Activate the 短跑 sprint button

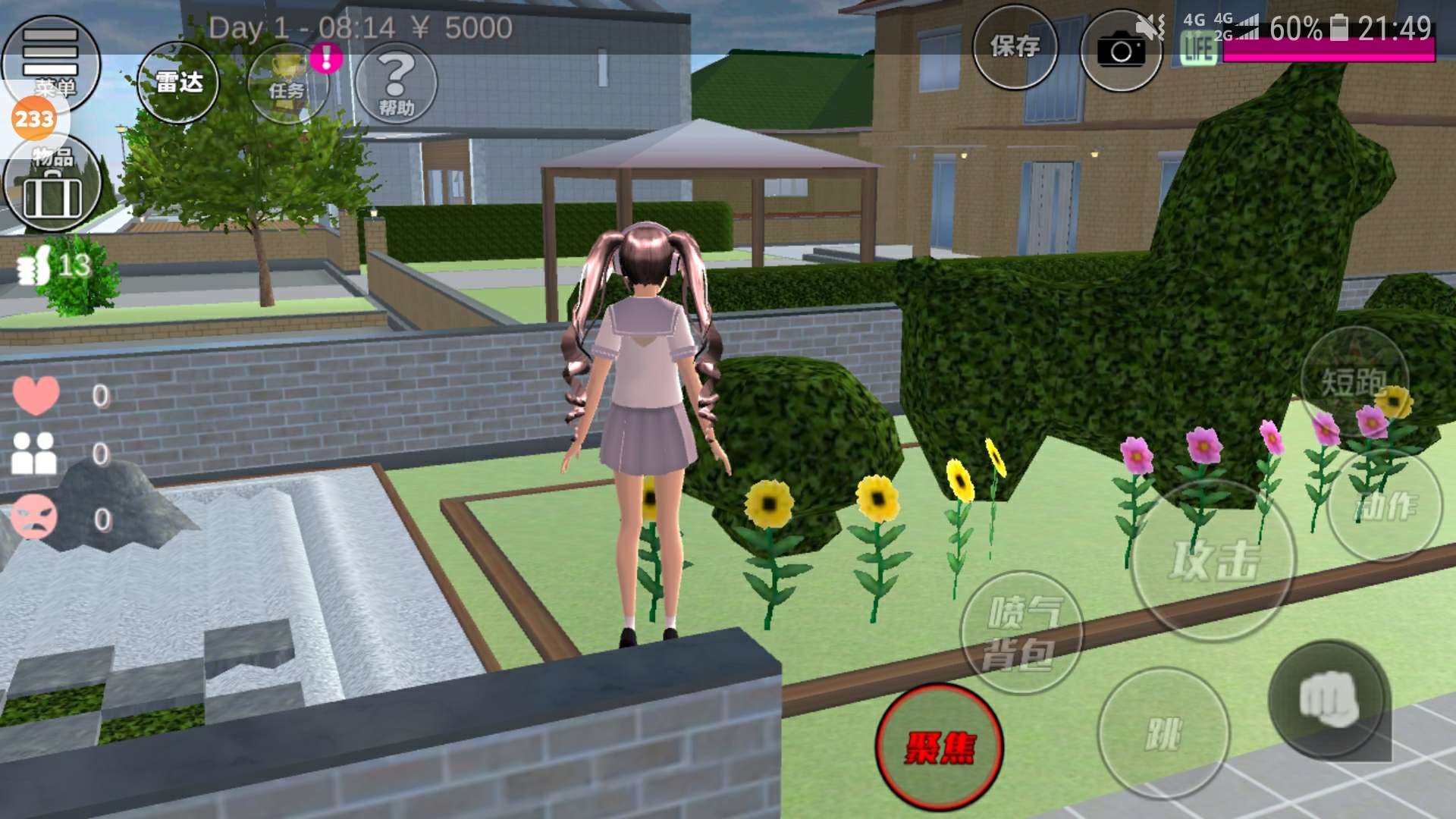click(1354, 381)
